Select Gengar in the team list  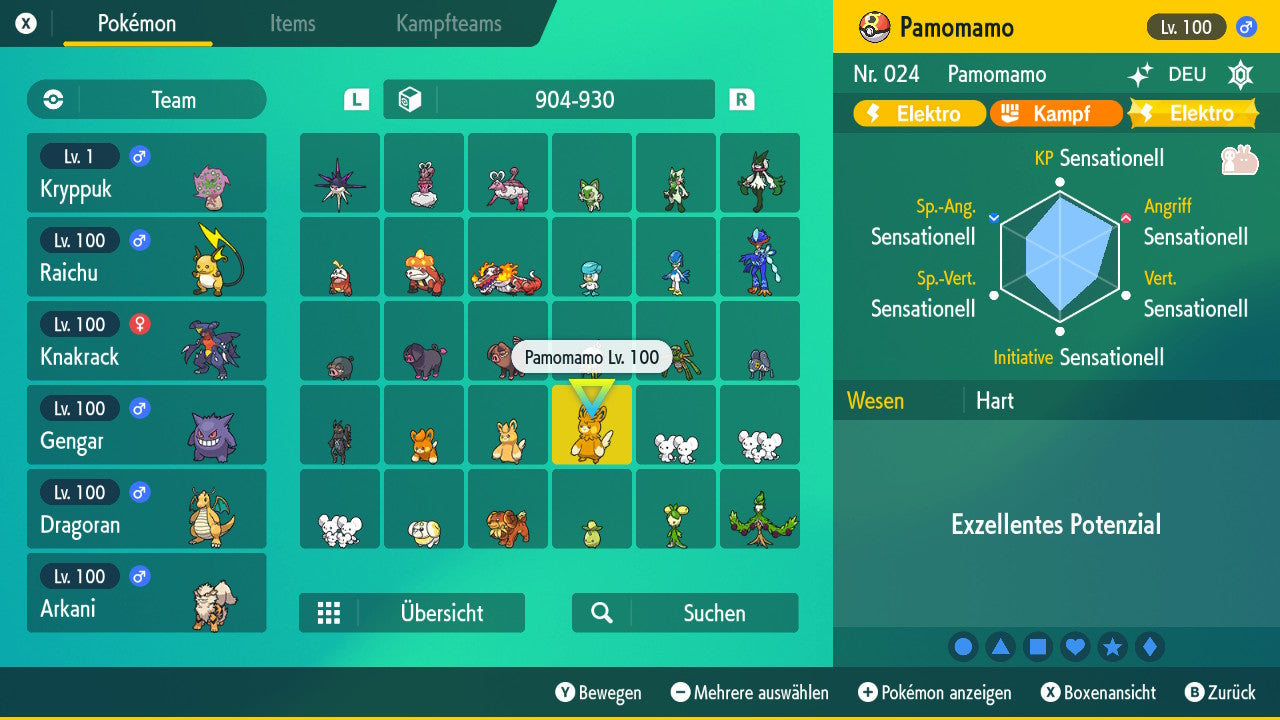pyautogui.click(x=147, y=424)
